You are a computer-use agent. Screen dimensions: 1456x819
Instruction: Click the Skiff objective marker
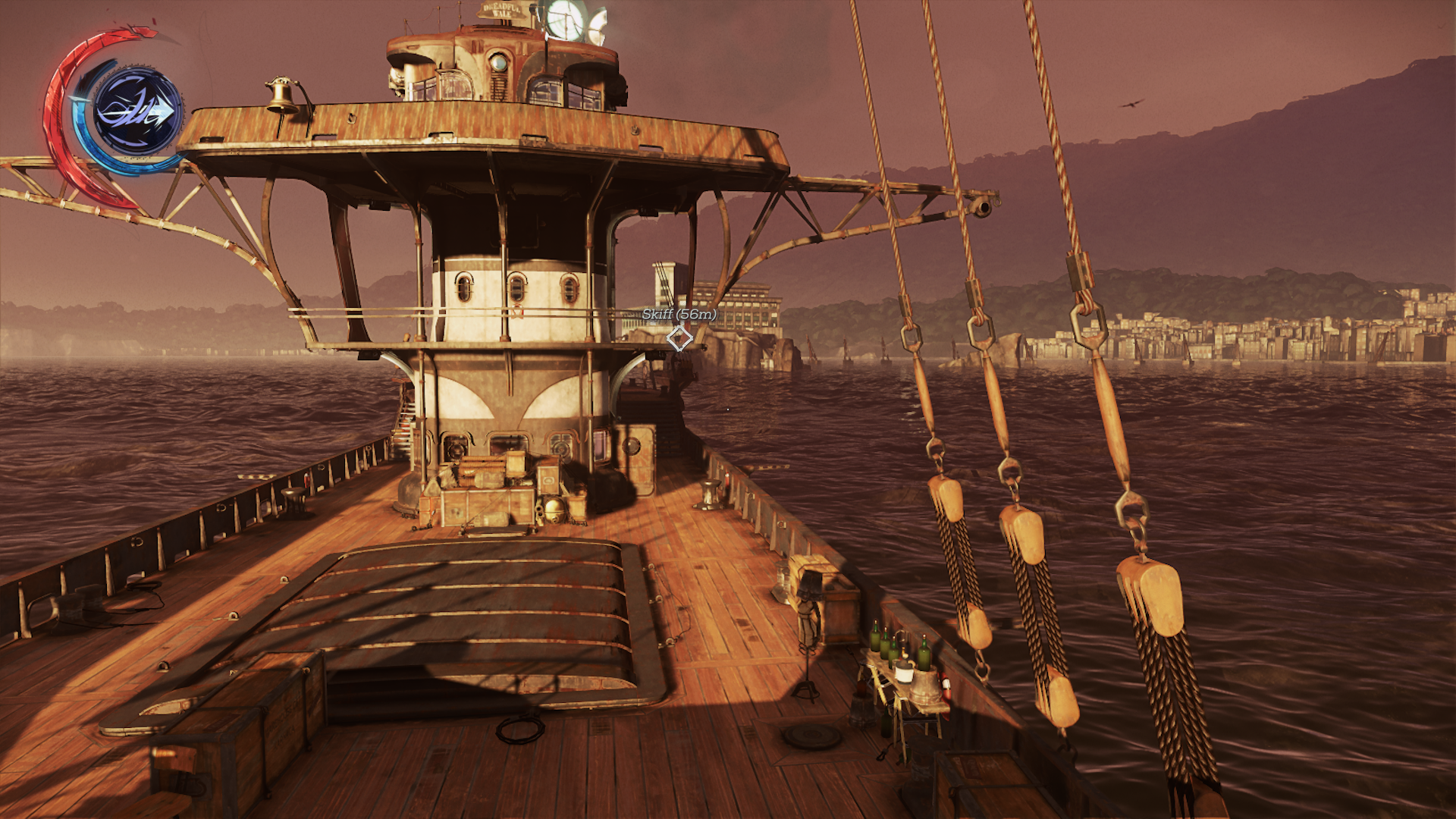(679, 338)
